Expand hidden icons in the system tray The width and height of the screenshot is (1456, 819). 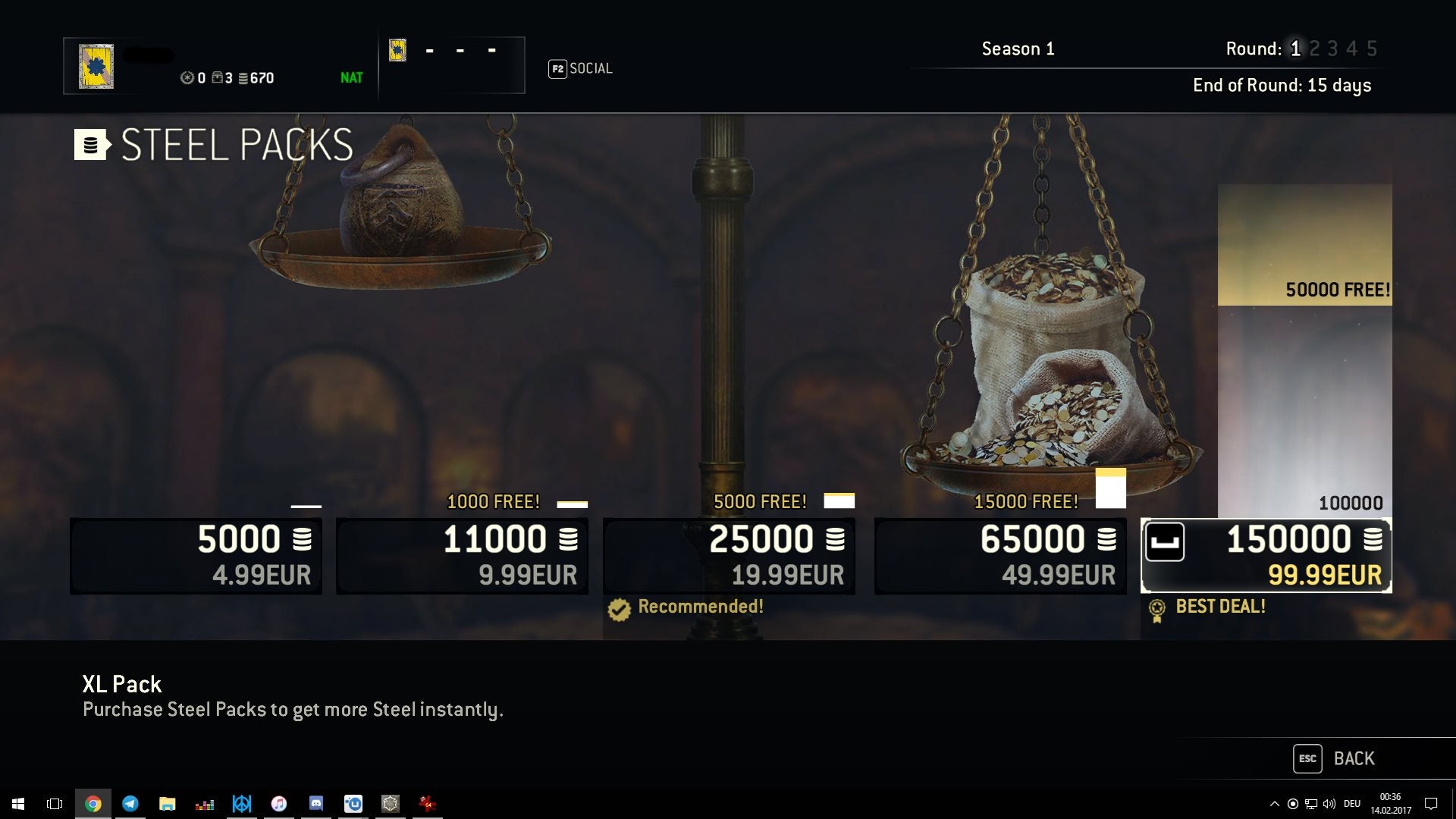point(1276,803)
